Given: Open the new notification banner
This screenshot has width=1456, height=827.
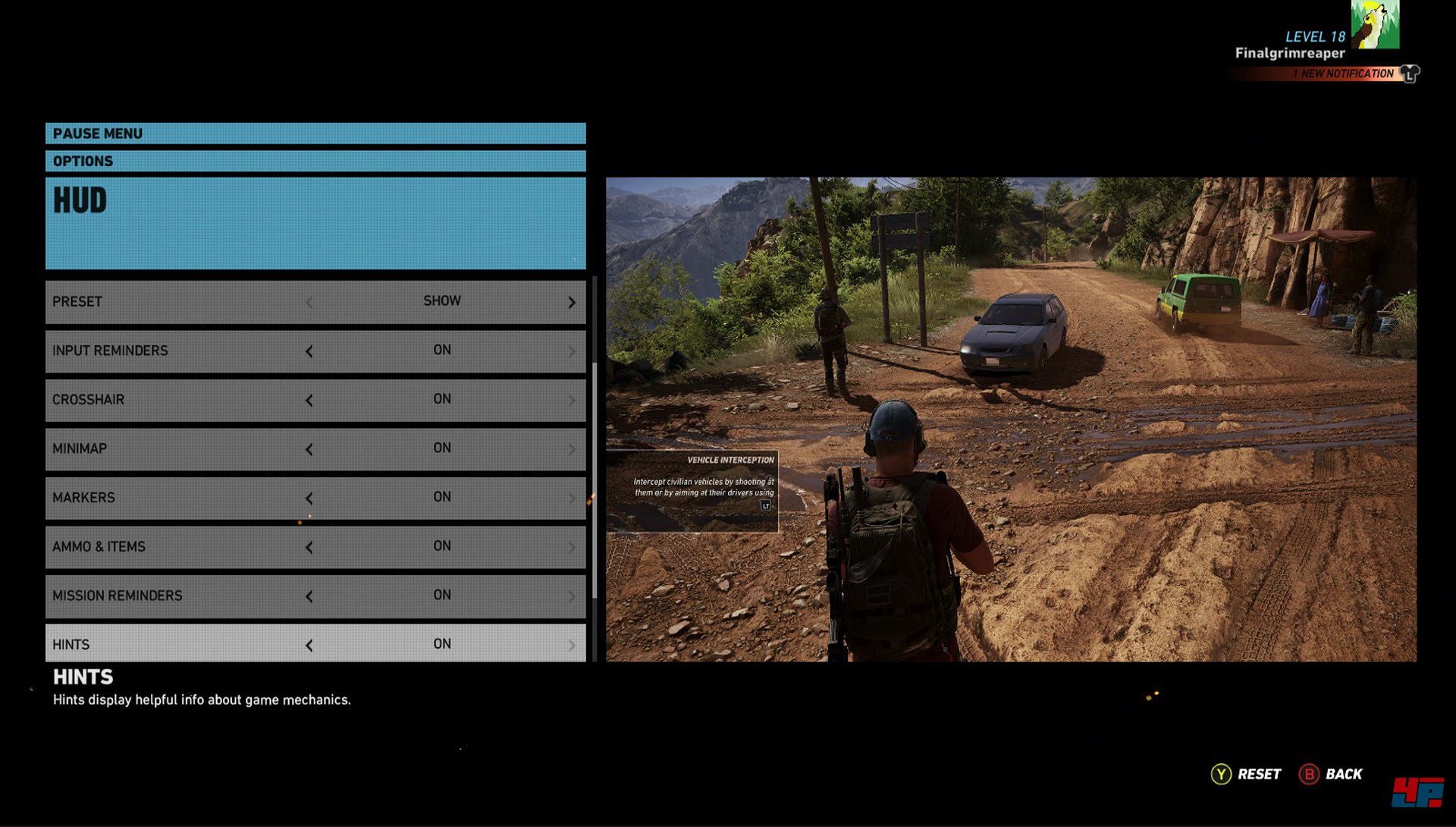Looking at the screenshot, I should point(1342,74).
